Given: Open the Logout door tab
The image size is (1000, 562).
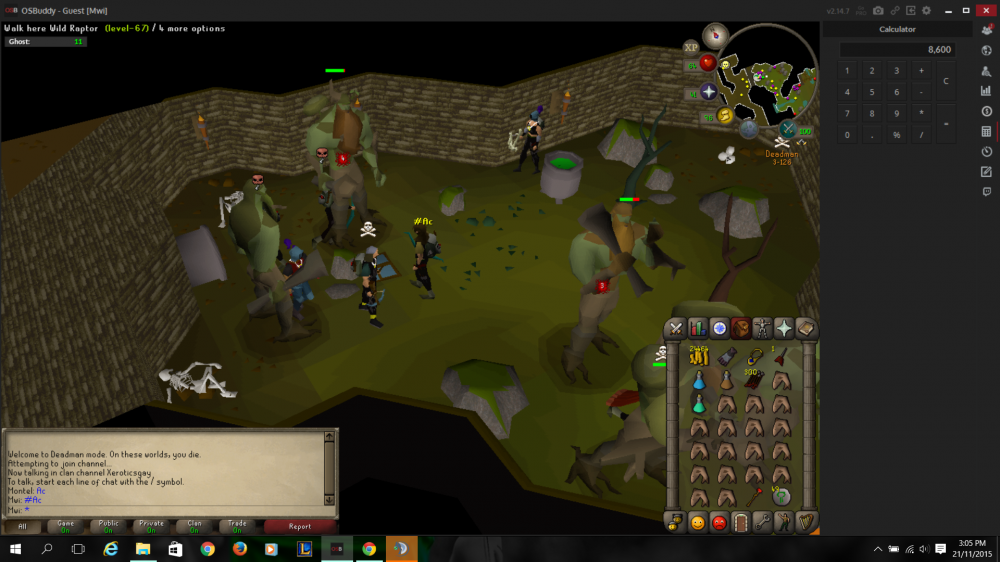Looking at the screenshot, I should point(741,522).
